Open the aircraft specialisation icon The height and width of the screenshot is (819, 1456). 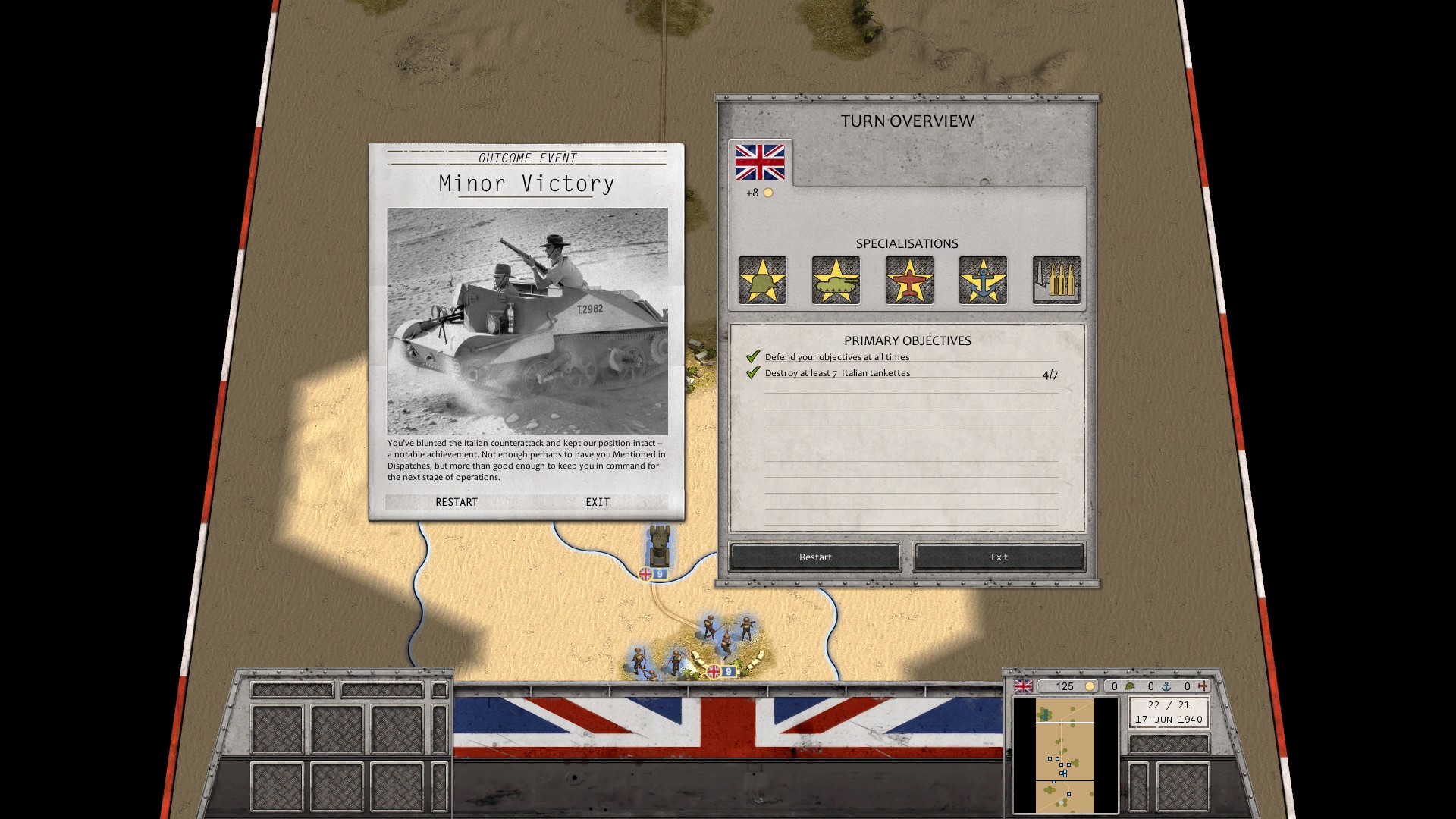tap(909, 281)
